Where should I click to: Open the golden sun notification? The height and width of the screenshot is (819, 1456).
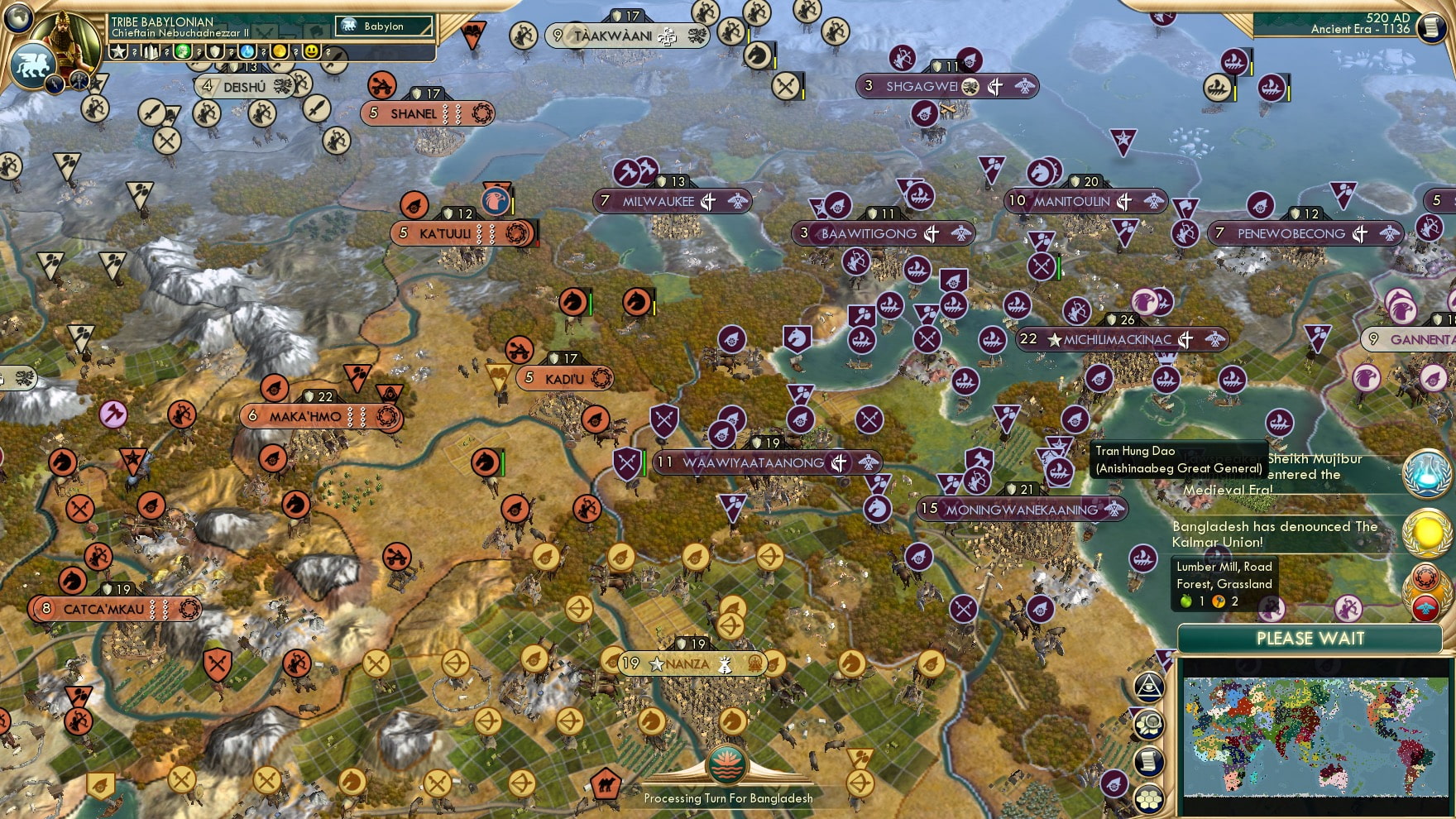tap(1426, 534)
